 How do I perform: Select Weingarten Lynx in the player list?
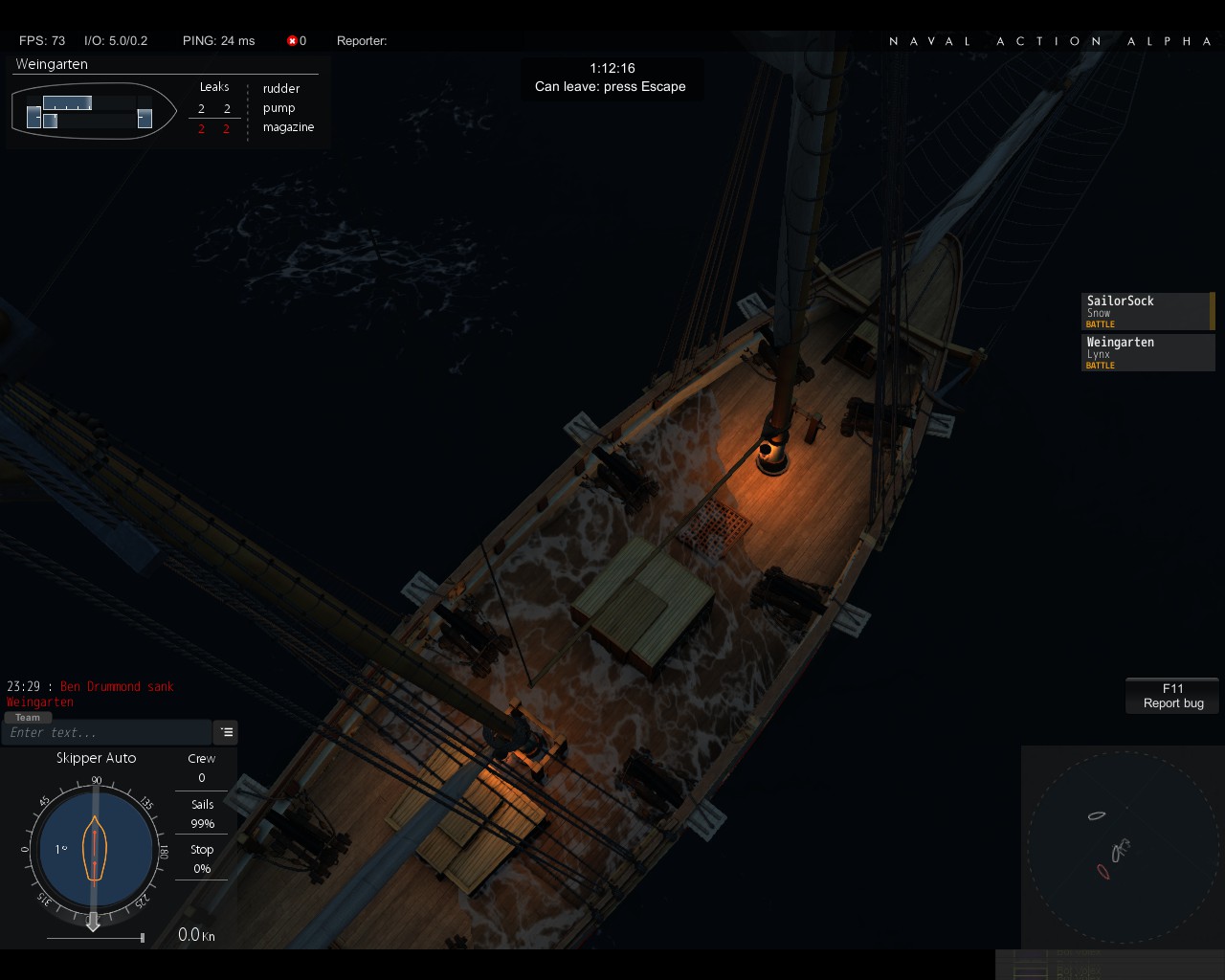pos(1147,352)
